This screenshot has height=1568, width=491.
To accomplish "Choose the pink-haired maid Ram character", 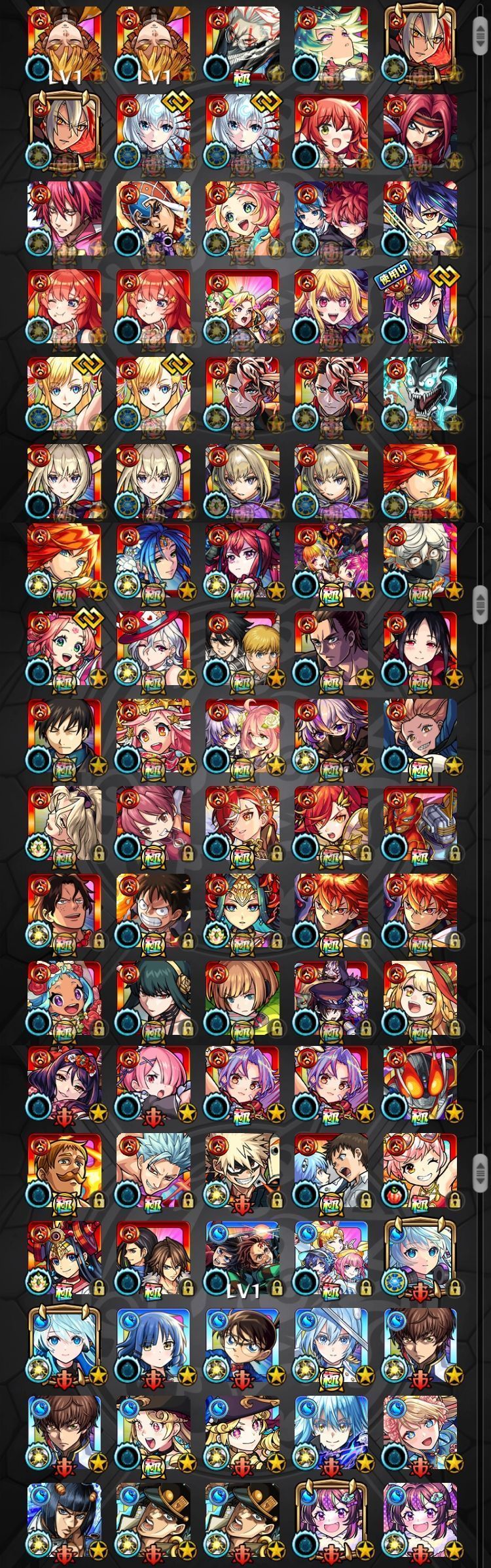I will [x=153, y=1083].
